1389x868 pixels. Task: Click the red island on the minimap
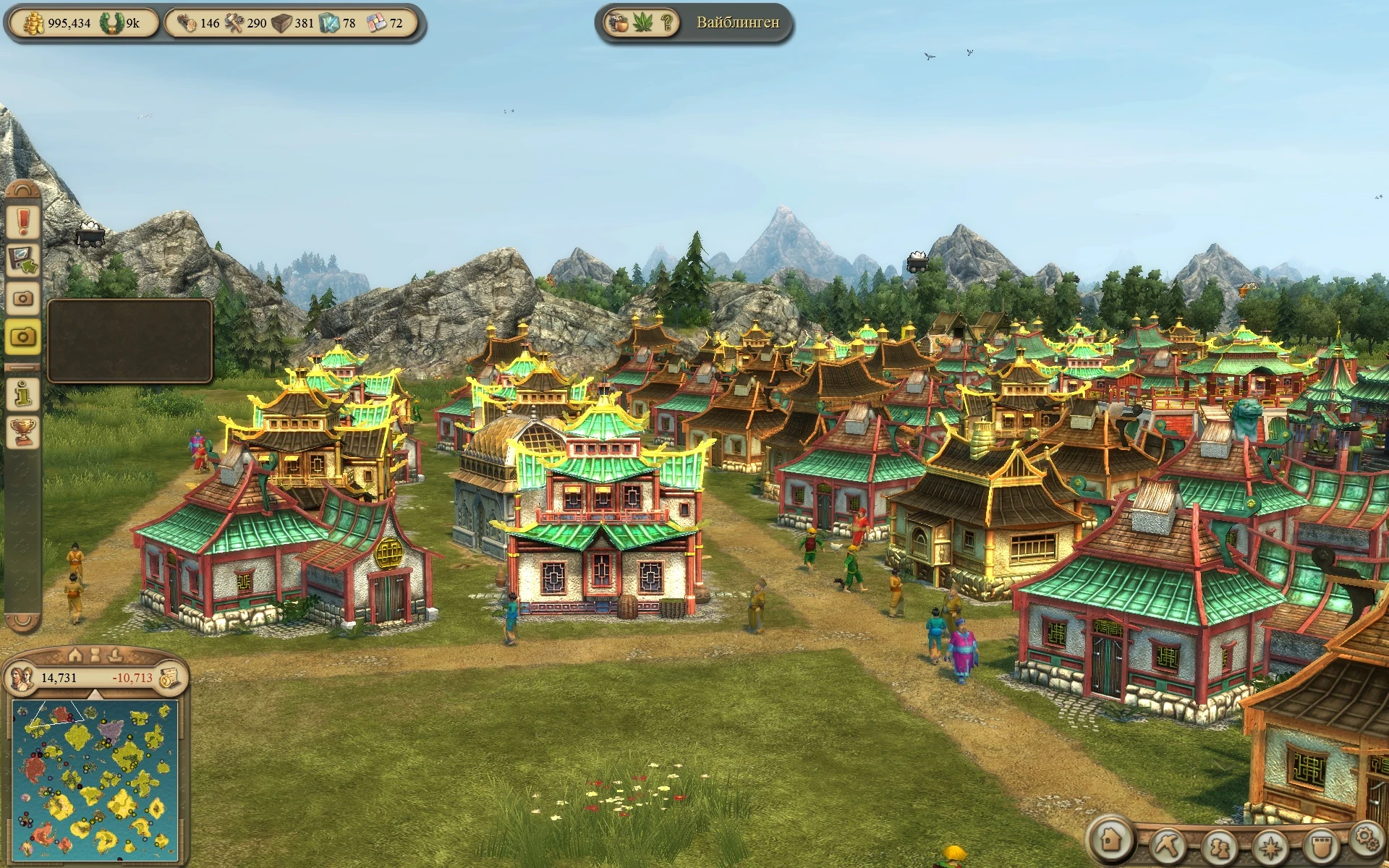tap(33, 769)
